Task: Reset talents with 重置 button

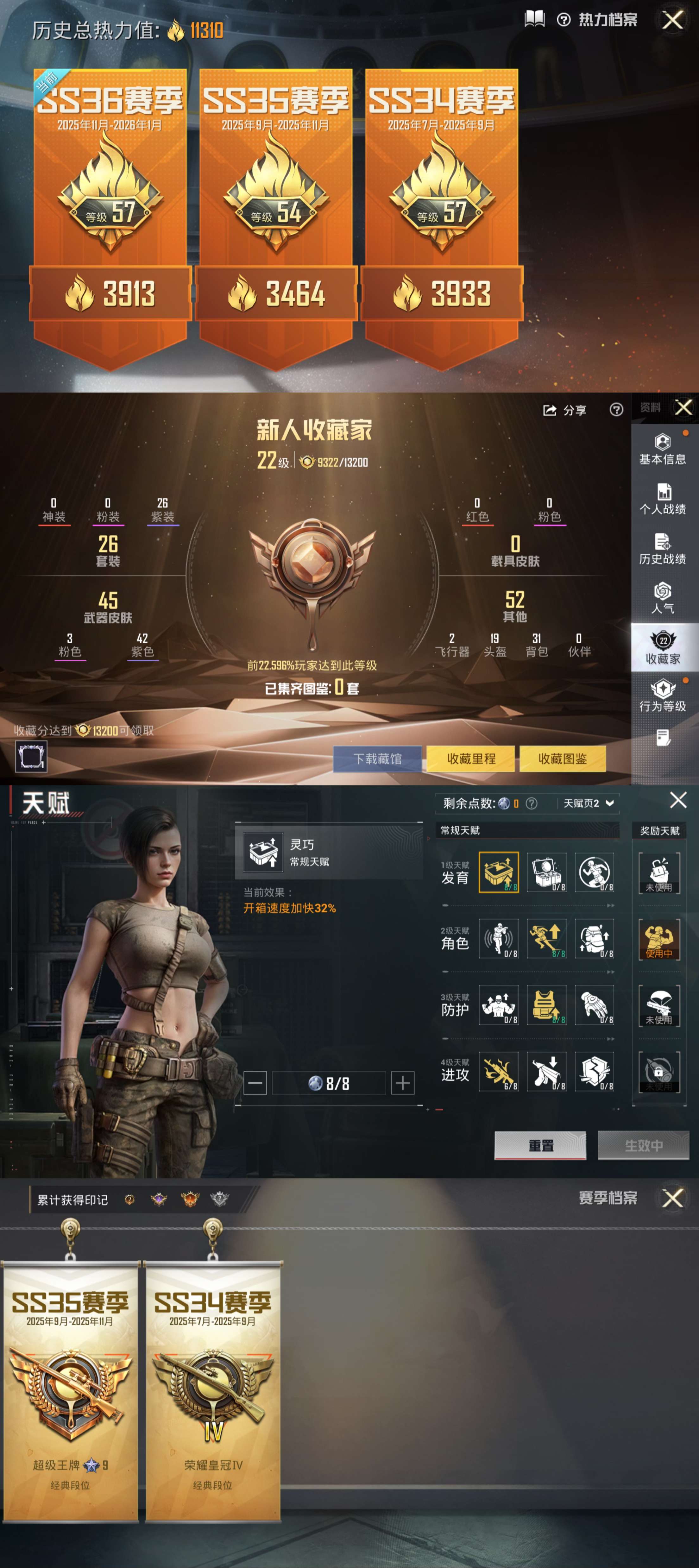Action: (540, 1146)
